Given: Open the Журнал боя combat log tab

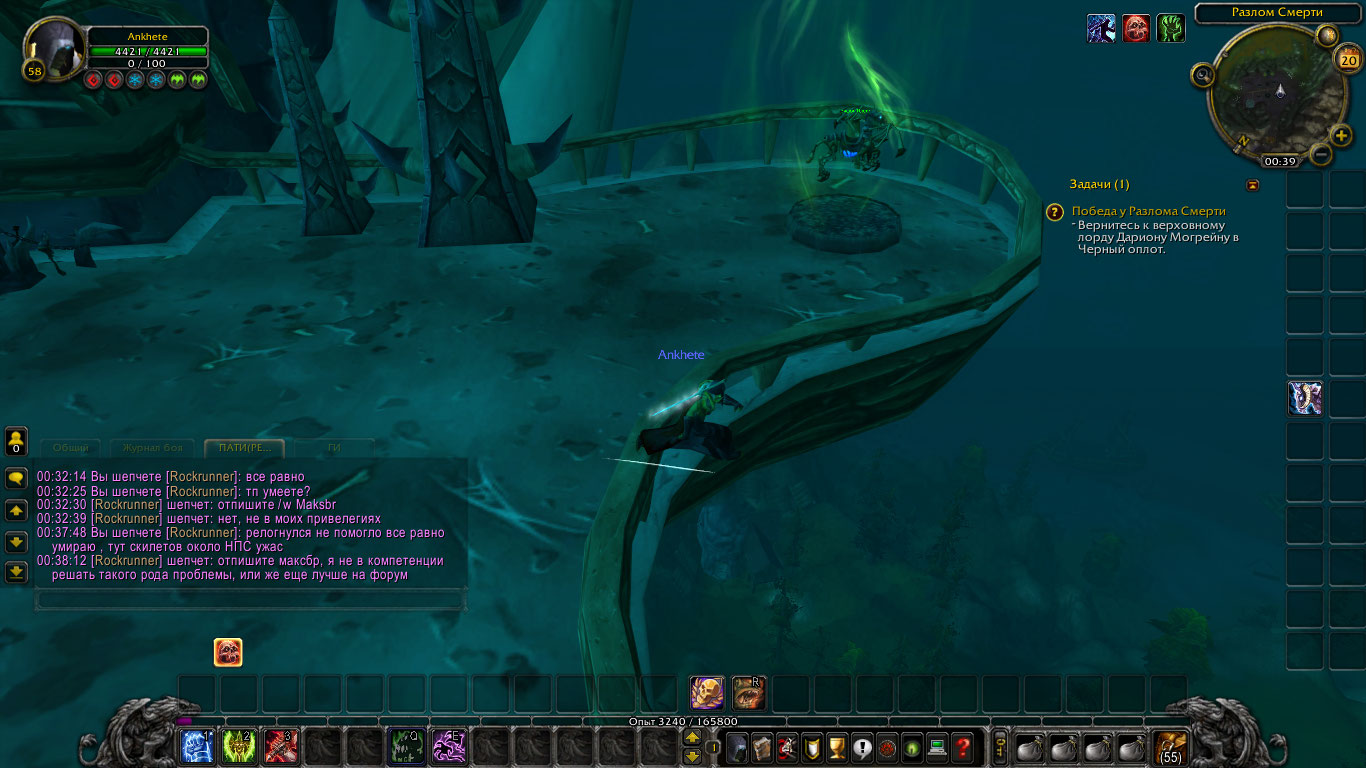Looking at the screenshot, I should [152, 448].
